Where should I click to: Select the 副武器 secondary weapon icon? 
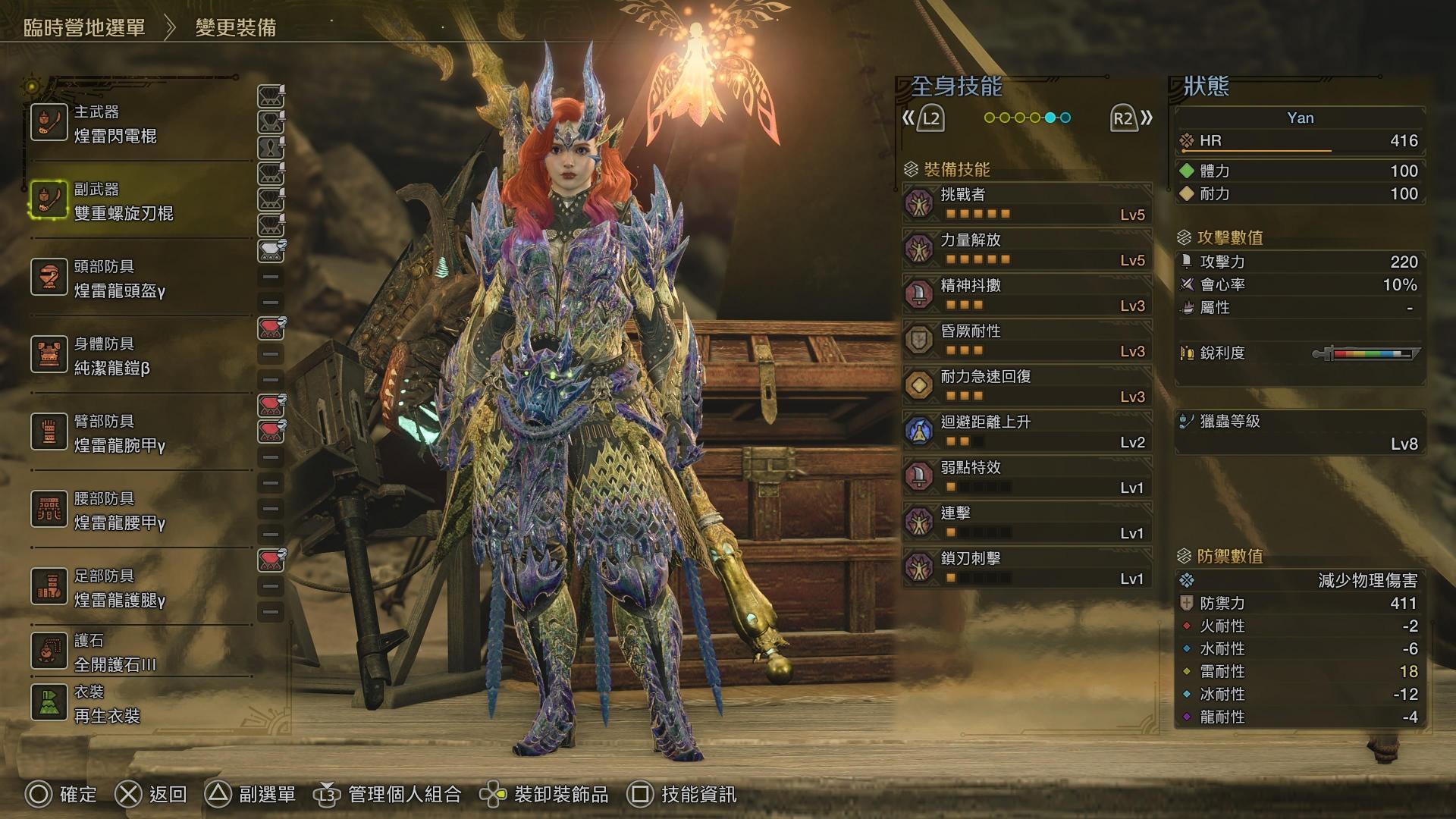click(49, 199)
